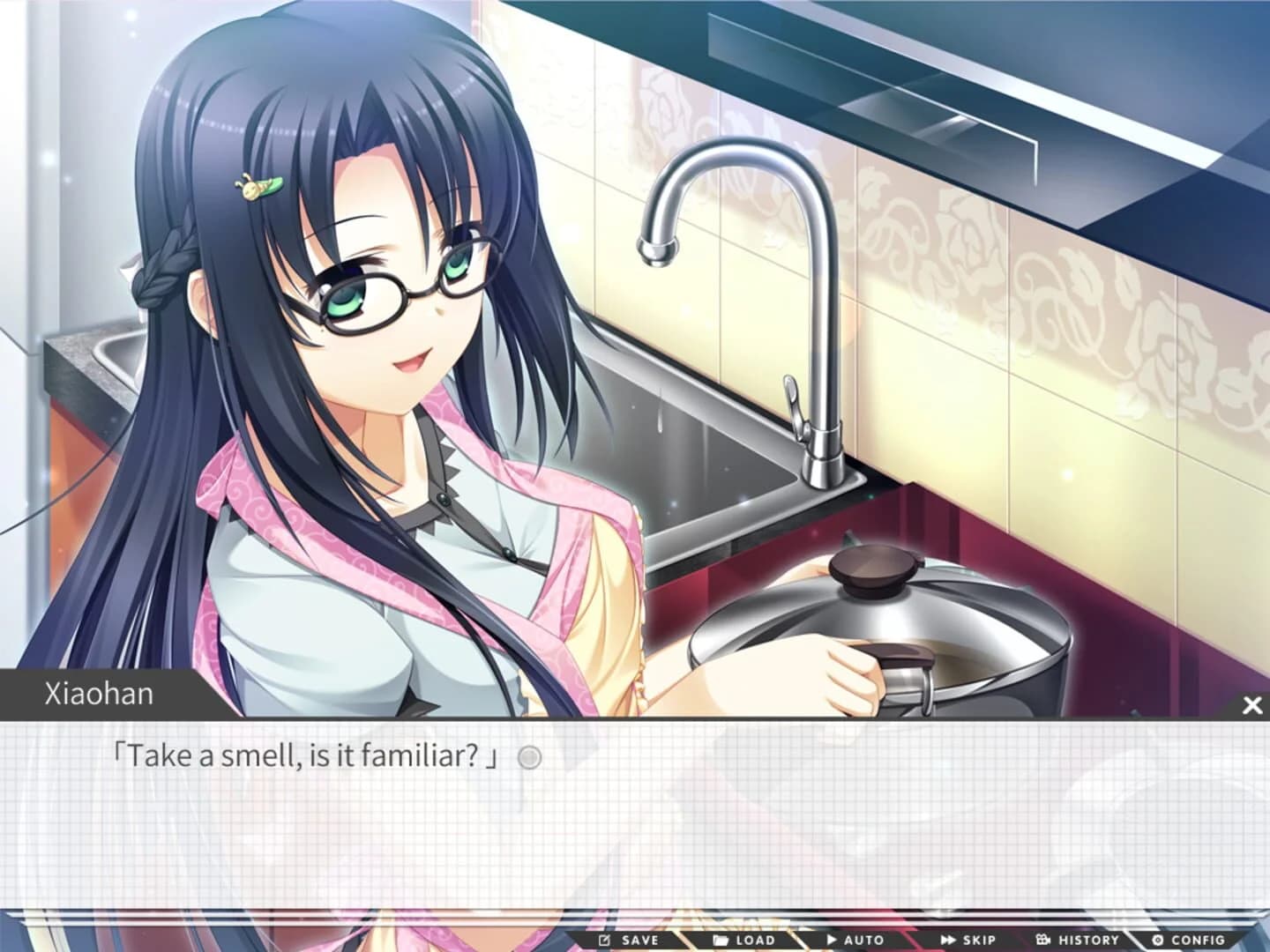Screen dimensions: 1270x952
Task: Toggle AUTO read mode on
Action: pyautogui.click(x=852, y=940)
